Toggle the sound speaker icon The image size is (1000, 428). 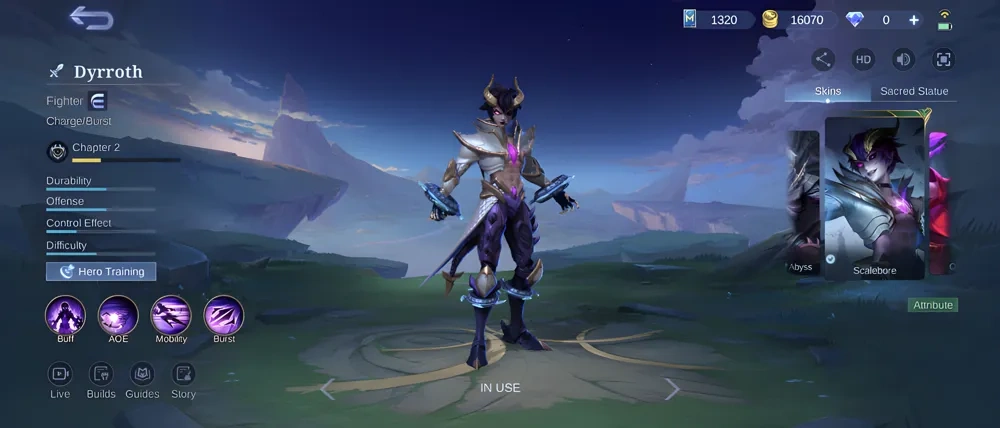[x=903, y=59]
